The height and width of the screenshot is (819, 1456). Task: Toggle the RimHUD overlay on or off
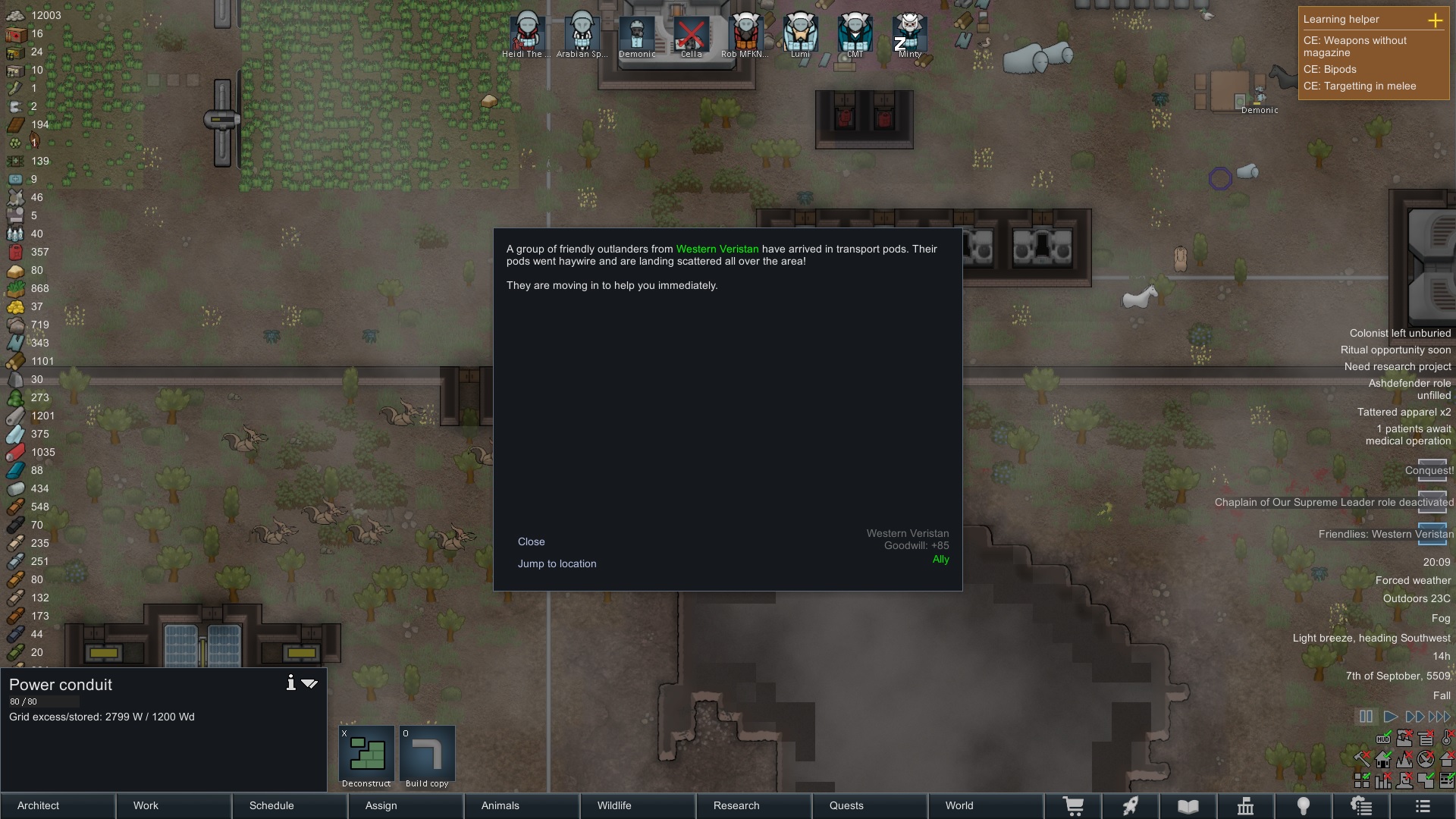pyautogui.click(x=1383, y=738)
